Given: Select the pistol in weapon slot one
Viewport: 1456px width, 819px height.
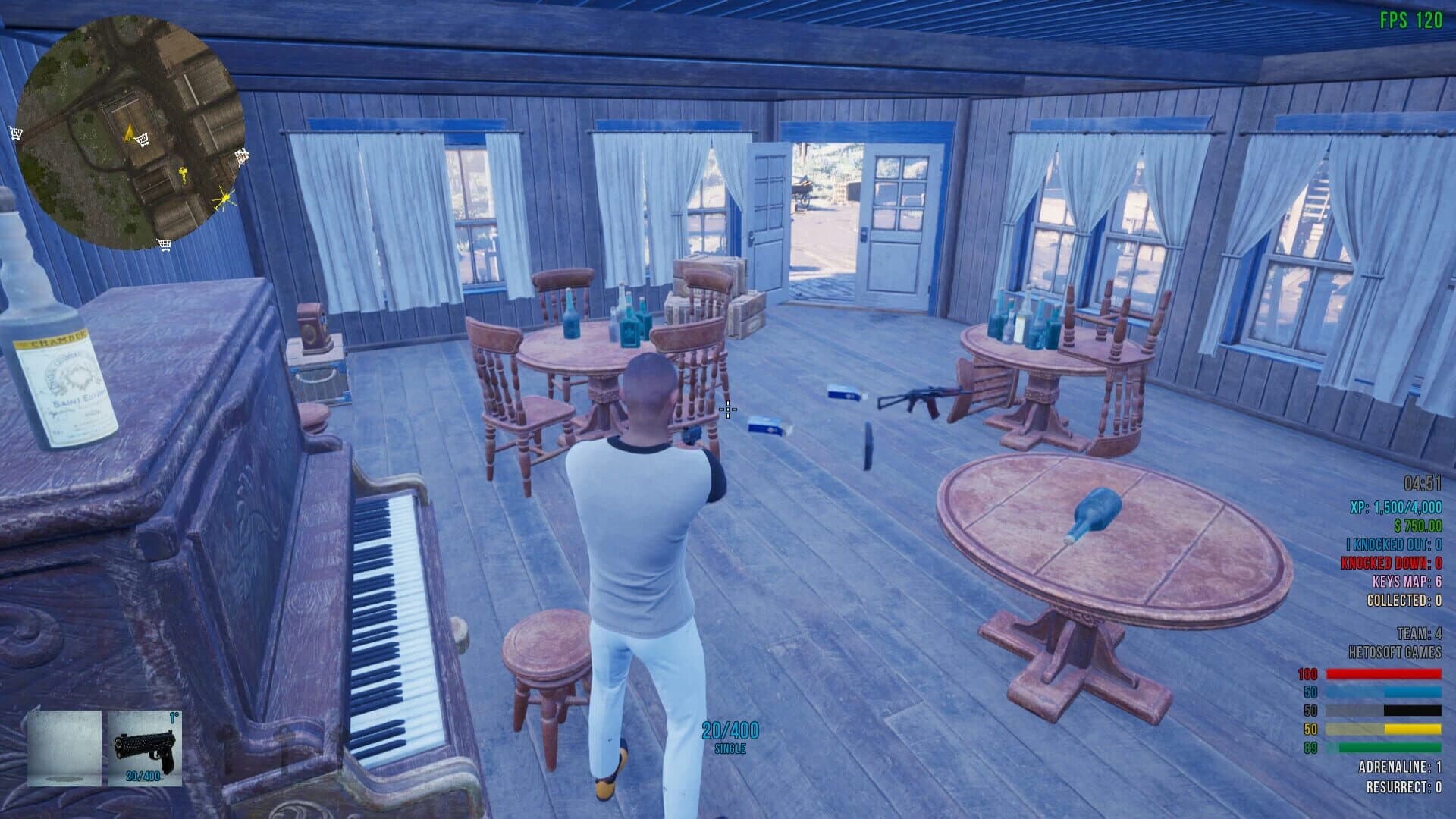Looking at the screenshot, I should [144, 747].
